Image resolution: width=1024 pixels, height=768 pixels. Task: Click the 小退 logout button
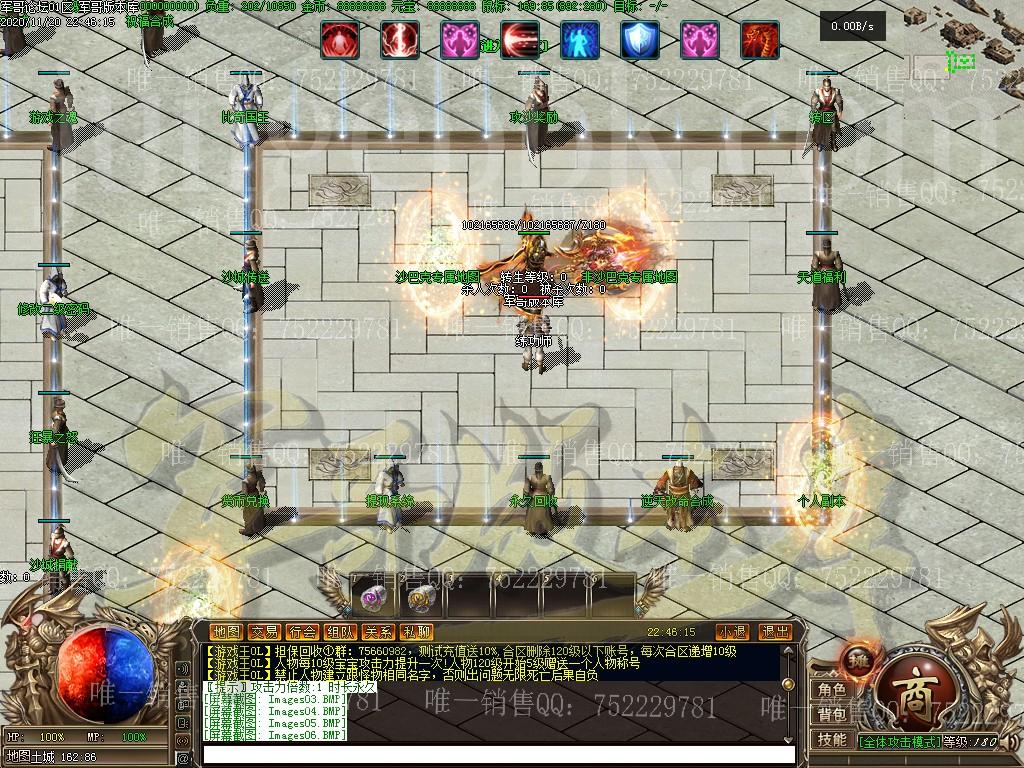tap(732, 632)
